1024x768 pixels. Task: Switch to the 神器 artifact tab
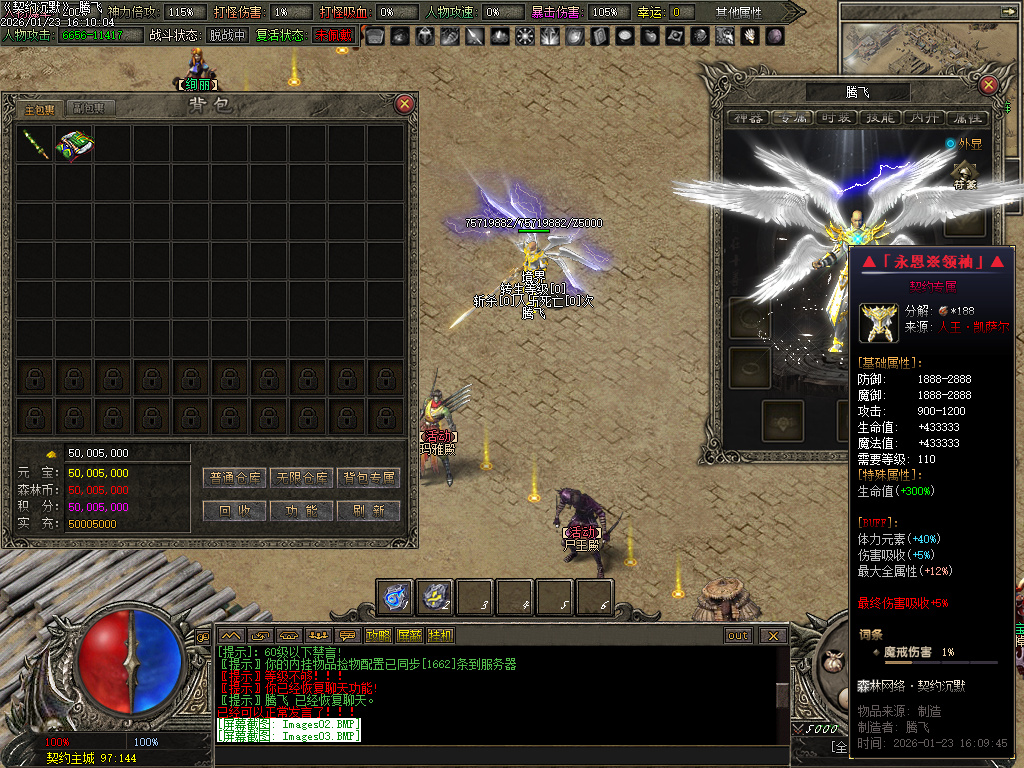[x=749, y=118]
